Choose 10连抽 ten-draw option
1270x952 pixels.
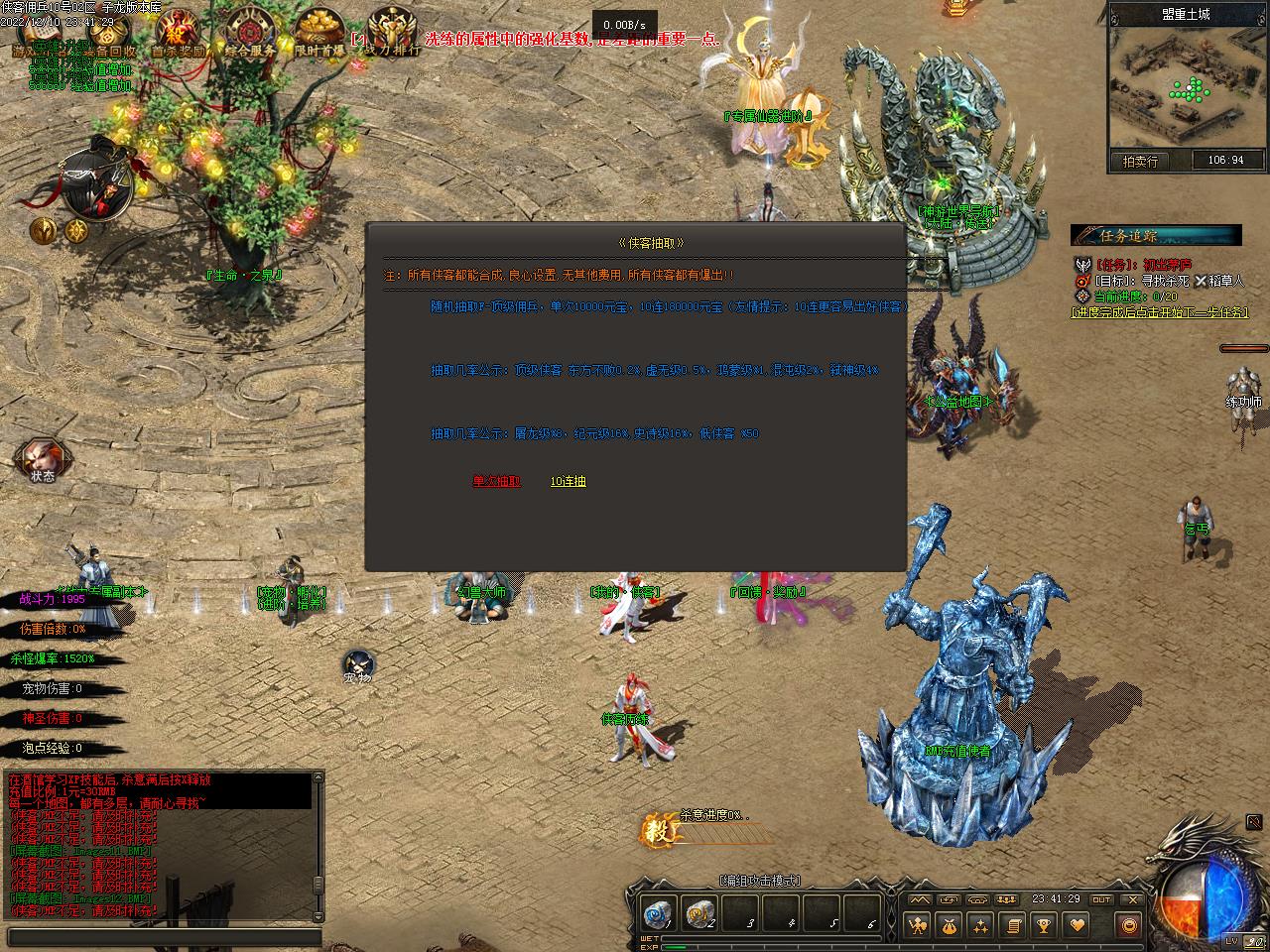tap(569, 481)
